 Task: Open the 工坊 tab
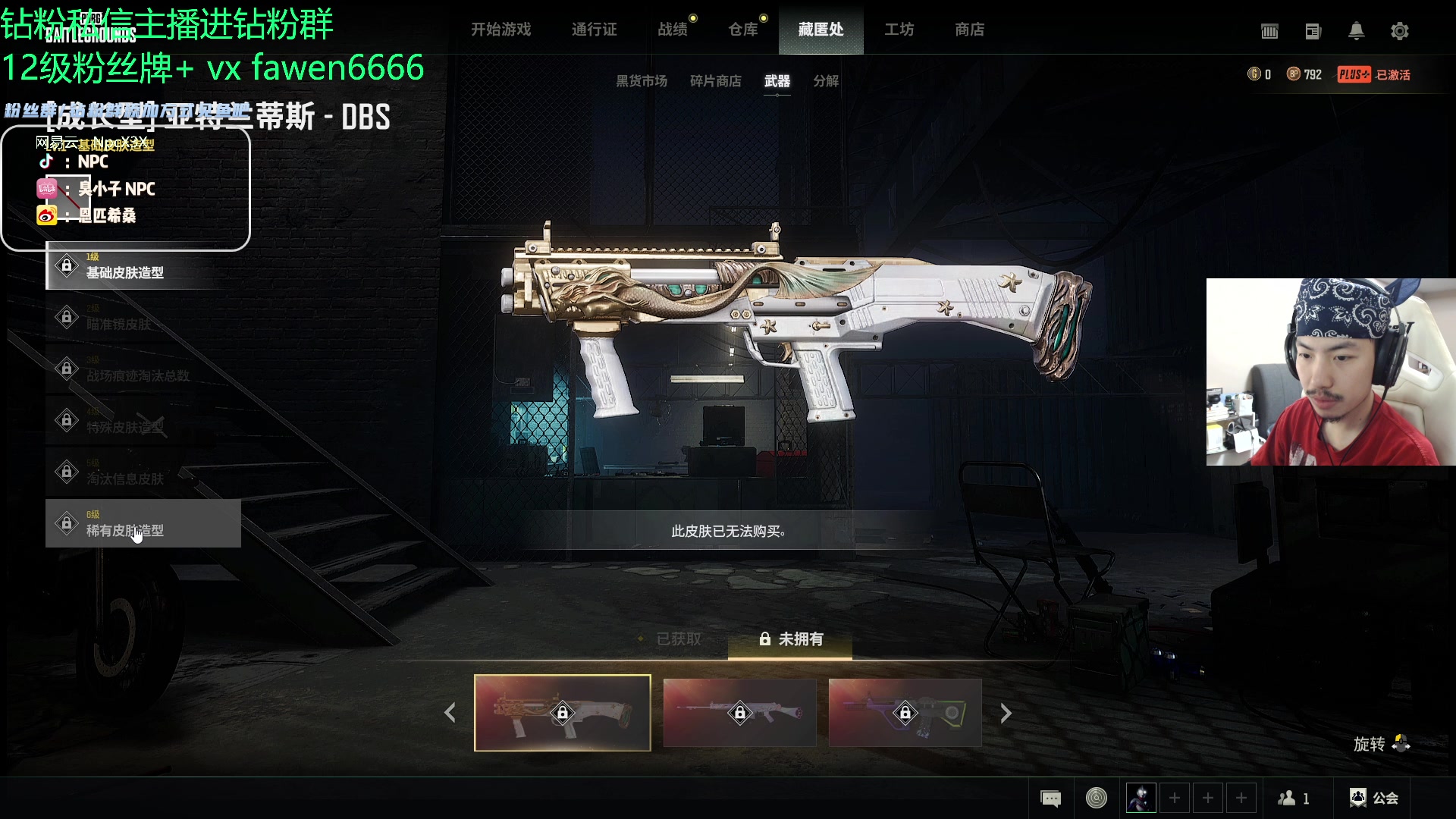pos(899,30)
